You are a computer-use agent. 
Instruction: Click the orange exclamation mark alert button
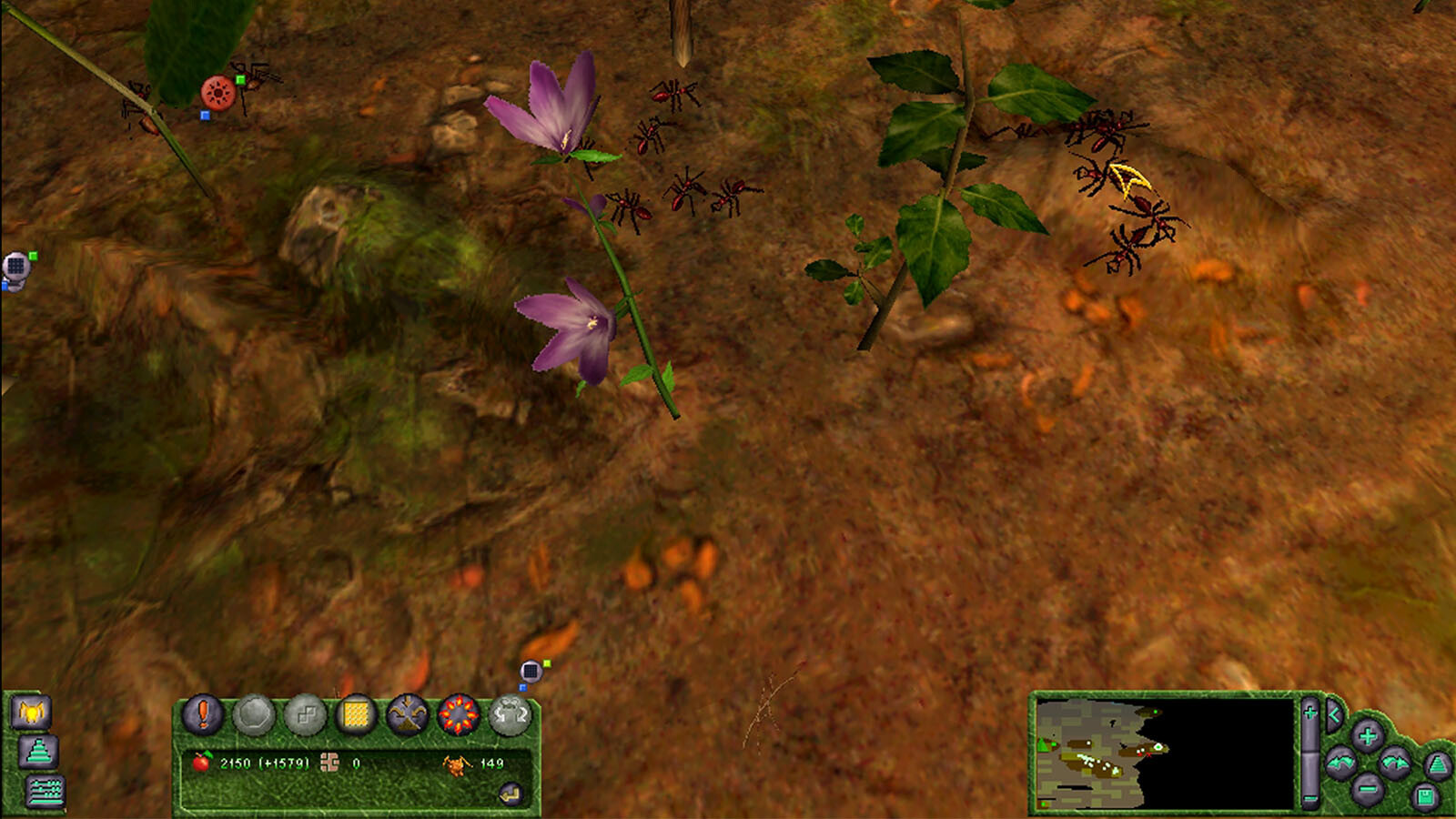[203, 714]
